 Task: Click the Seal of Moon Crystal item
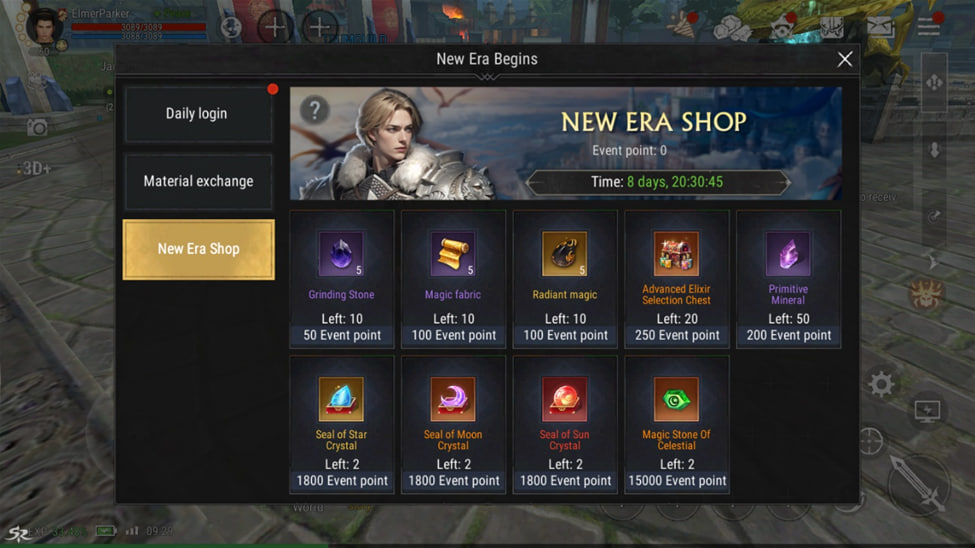coord(453,424)
